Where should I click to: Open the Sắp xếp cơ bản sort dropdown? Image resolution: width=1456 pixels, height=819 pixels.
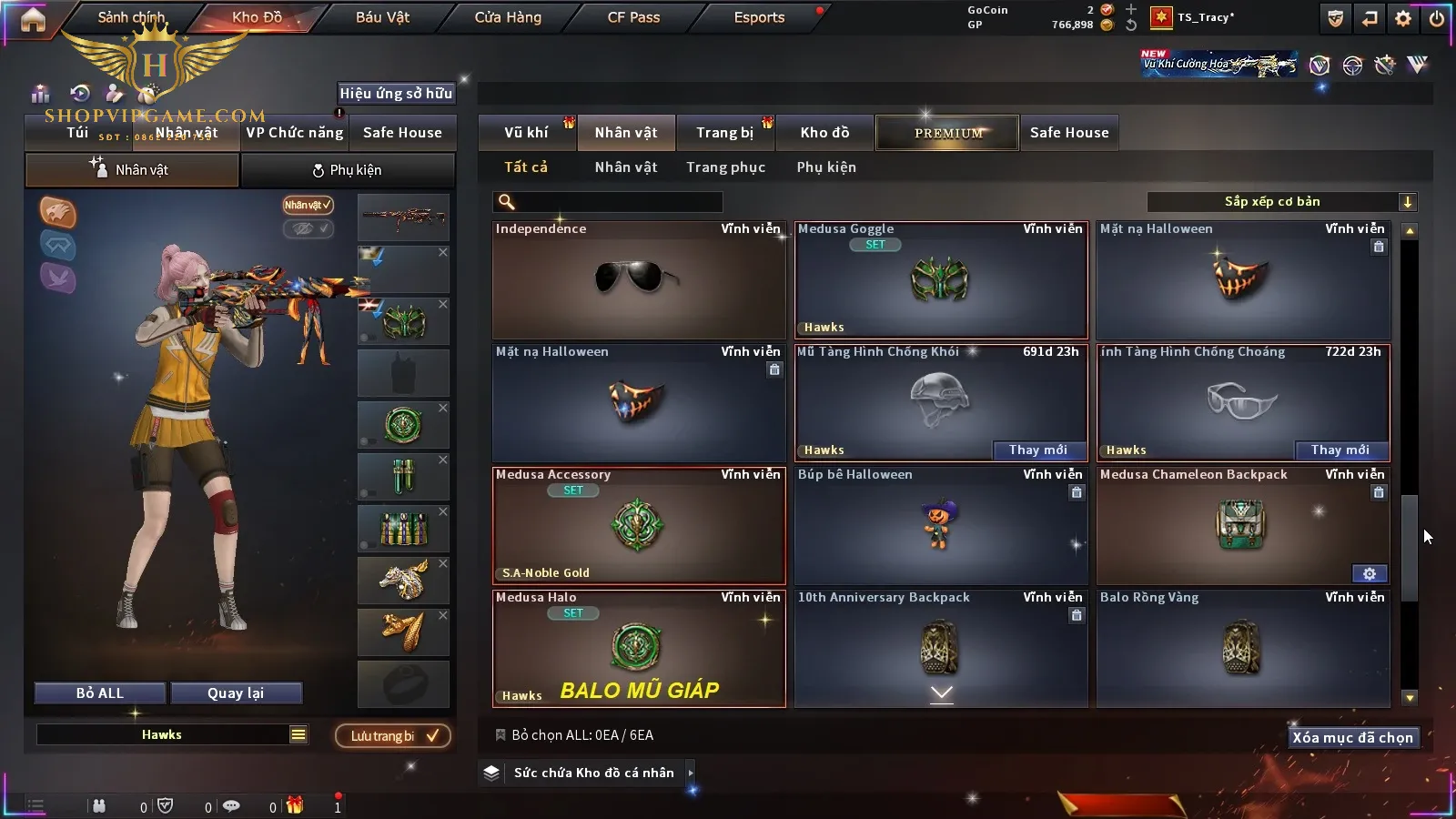tap(1281, 202)
